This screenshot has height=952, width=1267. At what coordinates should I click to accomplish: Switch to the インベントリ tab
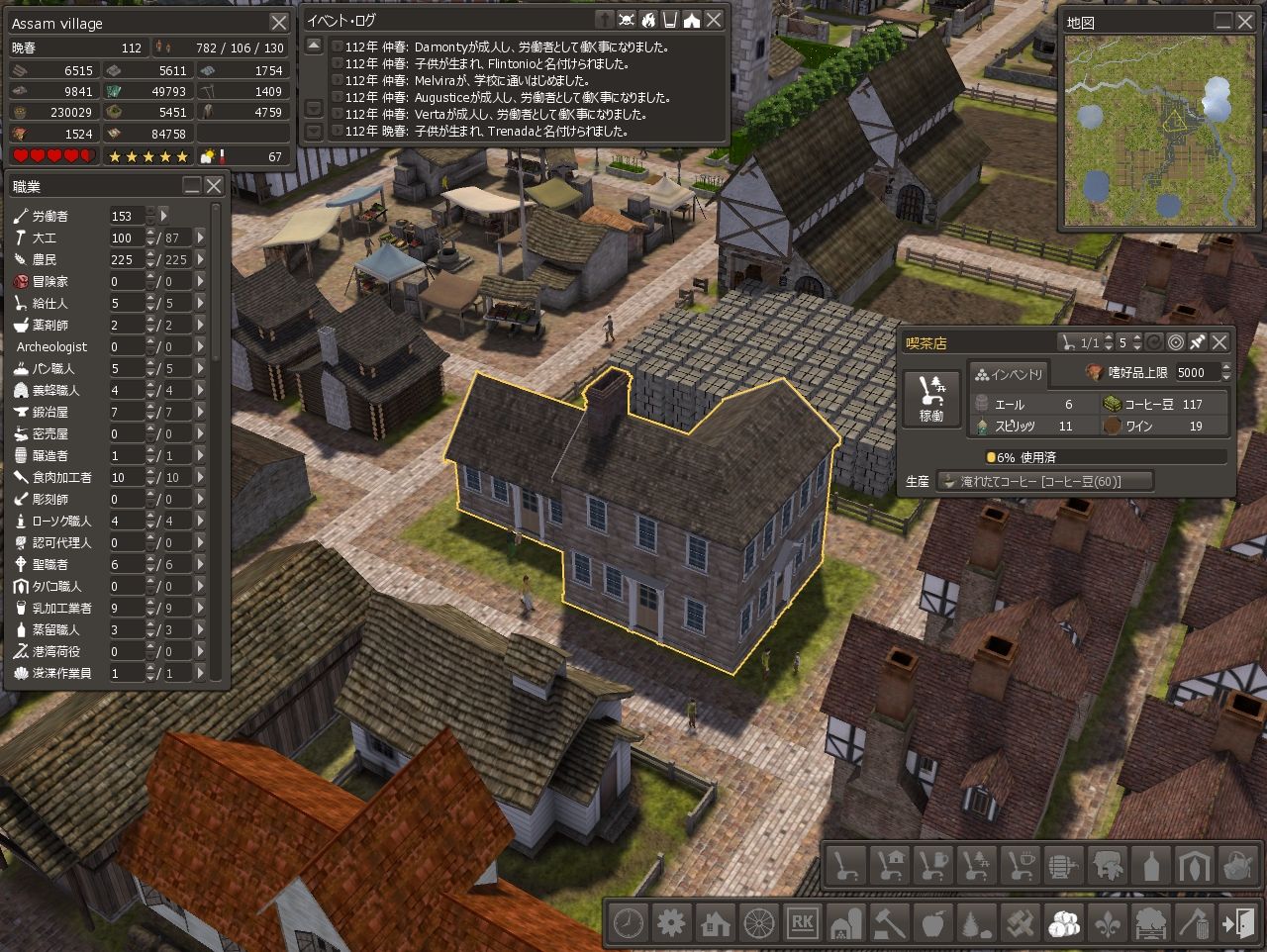[1009, 374]
